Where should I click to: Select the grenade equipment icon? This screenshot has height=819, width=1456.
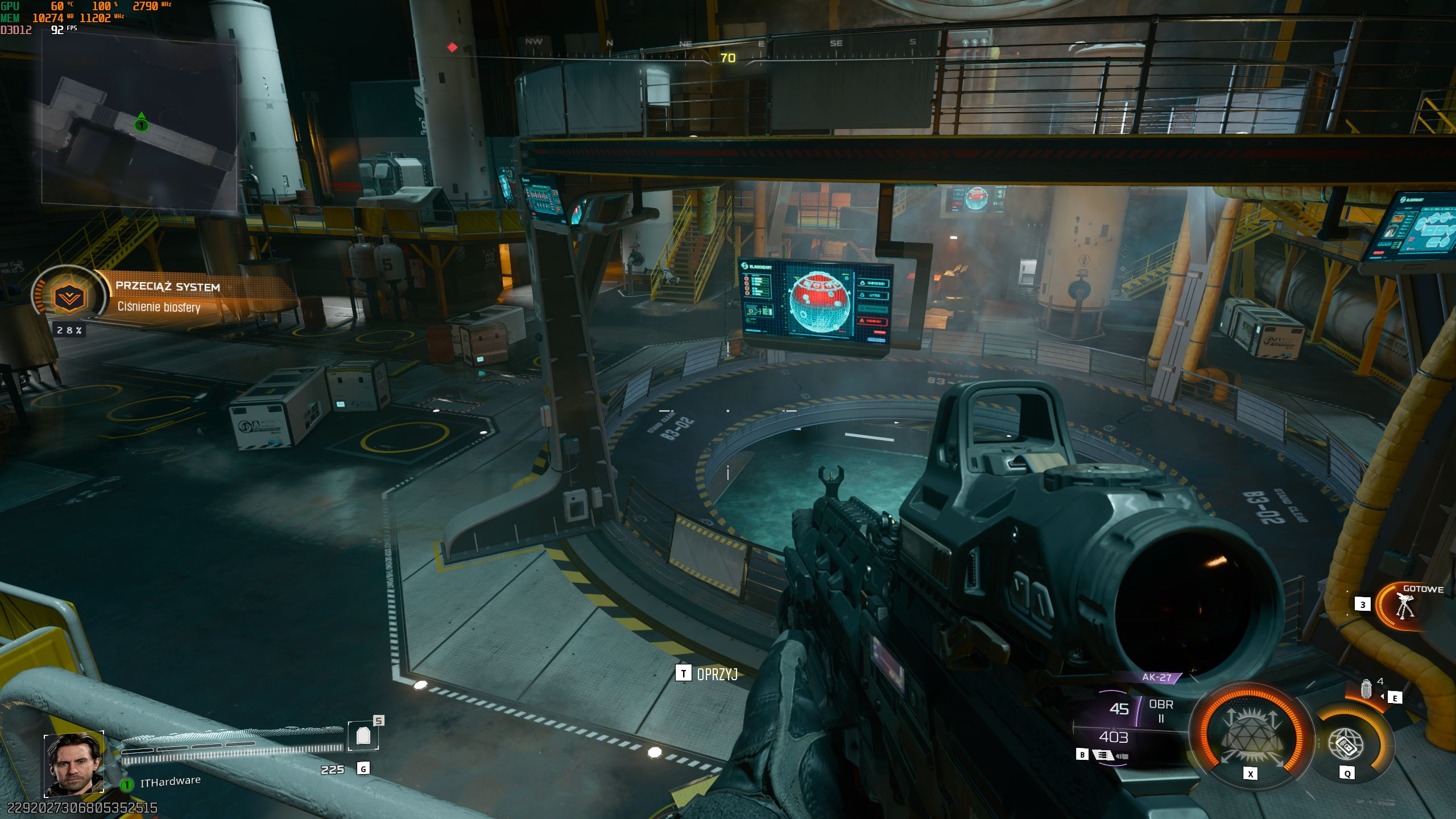pyautogui.click(x=1366, y=689)
